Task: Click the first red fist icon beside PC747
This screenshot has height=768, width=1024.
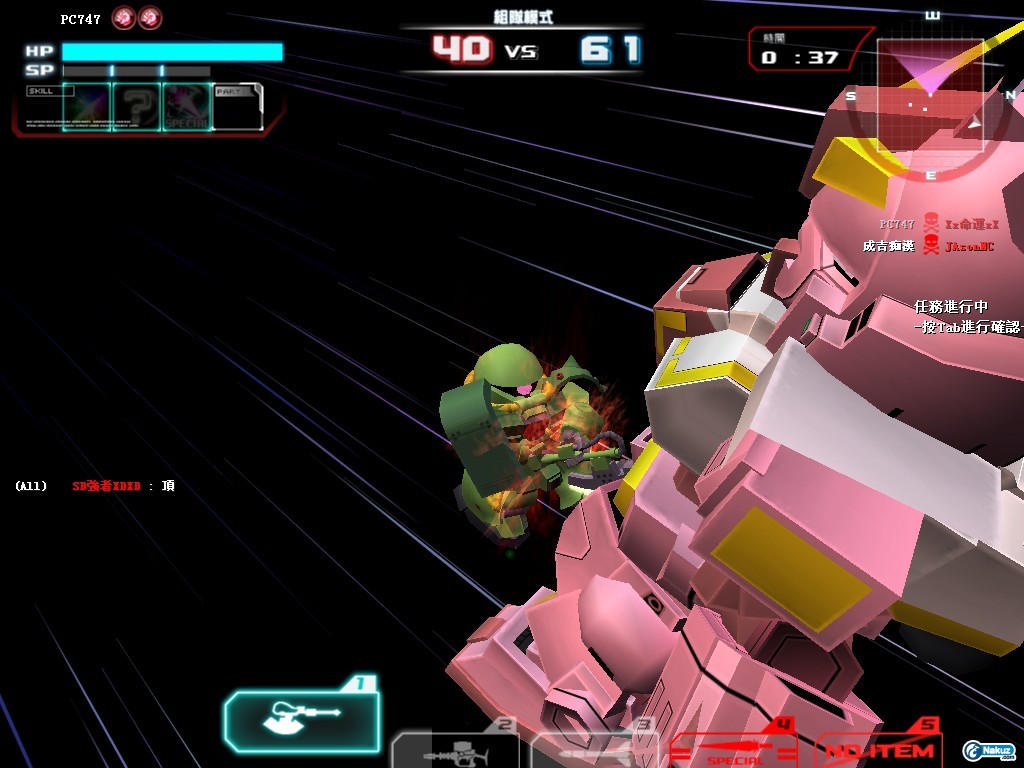Action: pos(124,18)
